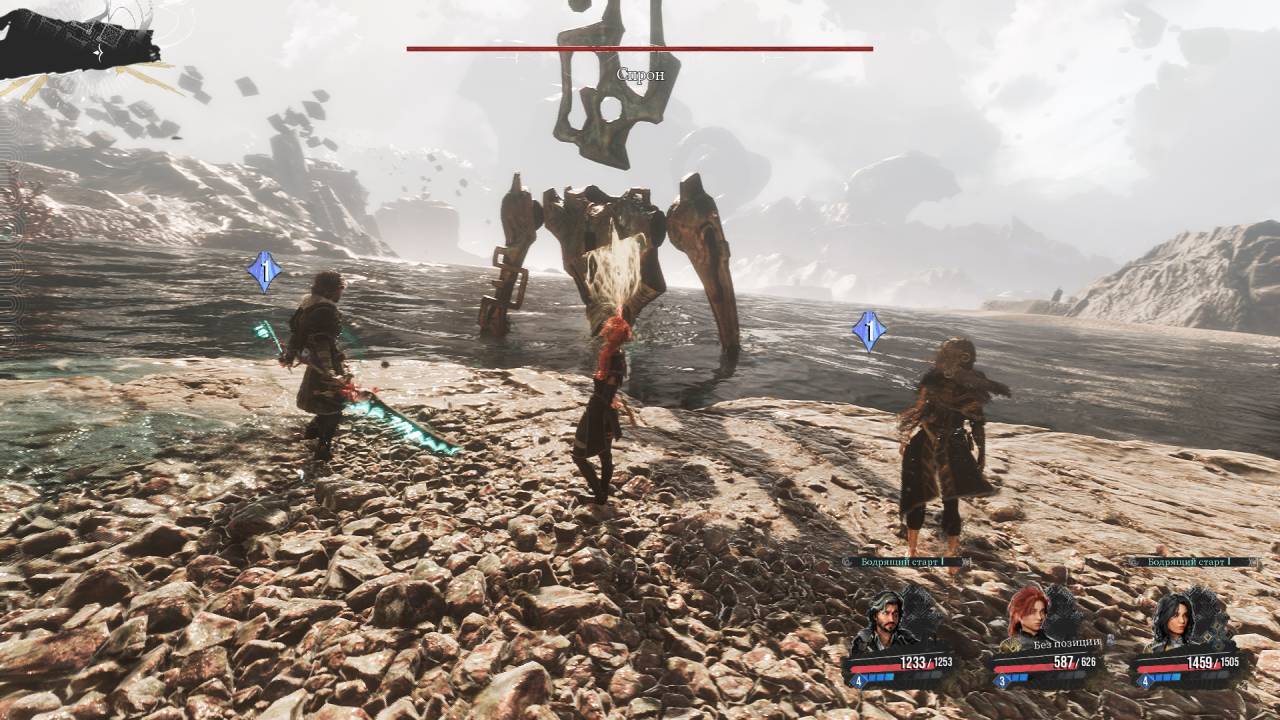1280x720 pixels.
Task: Select the bearded man's party portrait
Action: (883, 620)
